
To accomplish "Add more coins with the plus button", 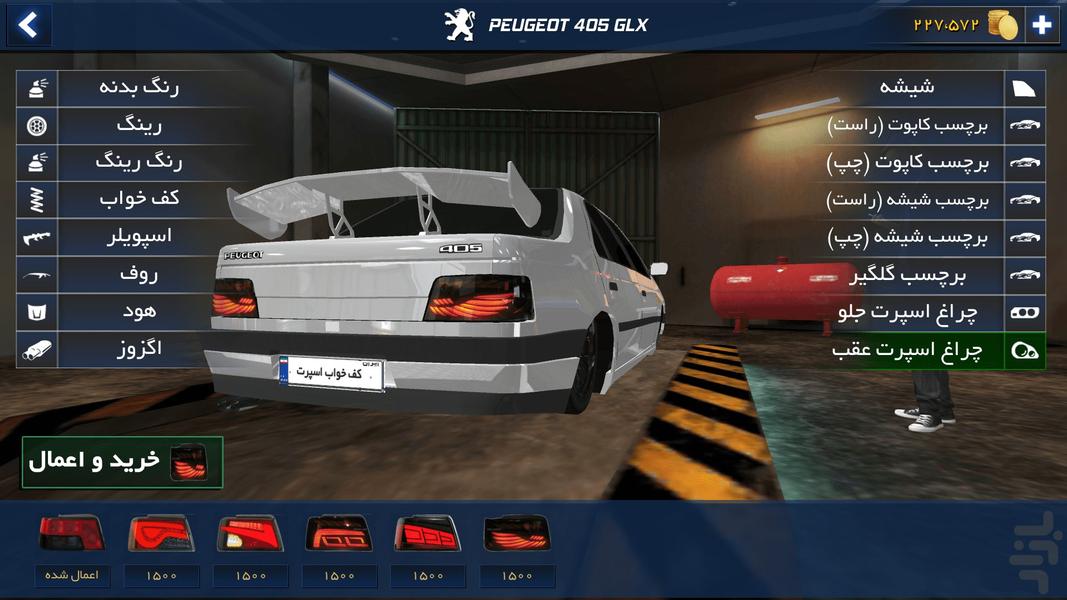I will coord(1042,25).
